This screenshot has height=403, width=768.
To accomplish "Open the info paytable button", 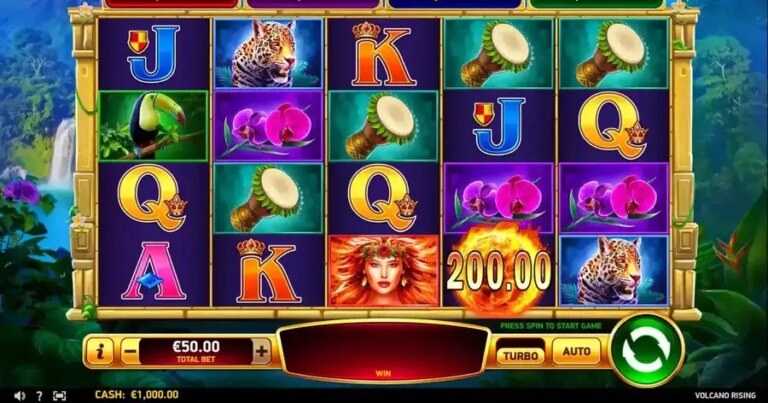I will [99, 351].
